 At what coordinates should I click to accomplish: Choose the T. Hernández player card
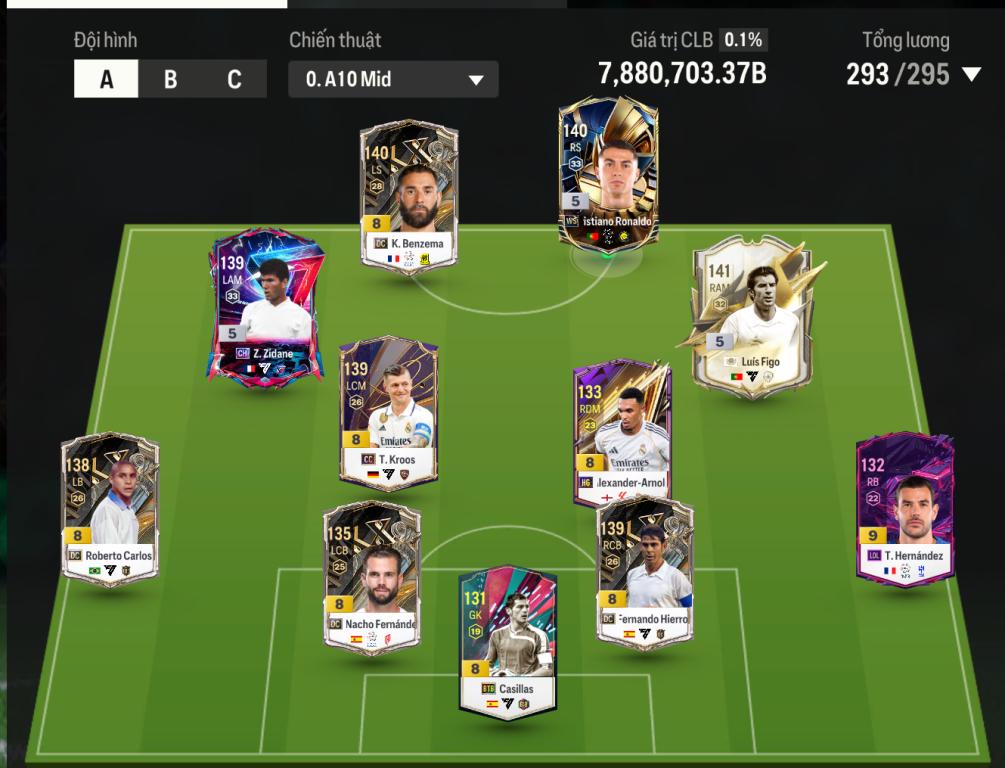pos(905,508)
